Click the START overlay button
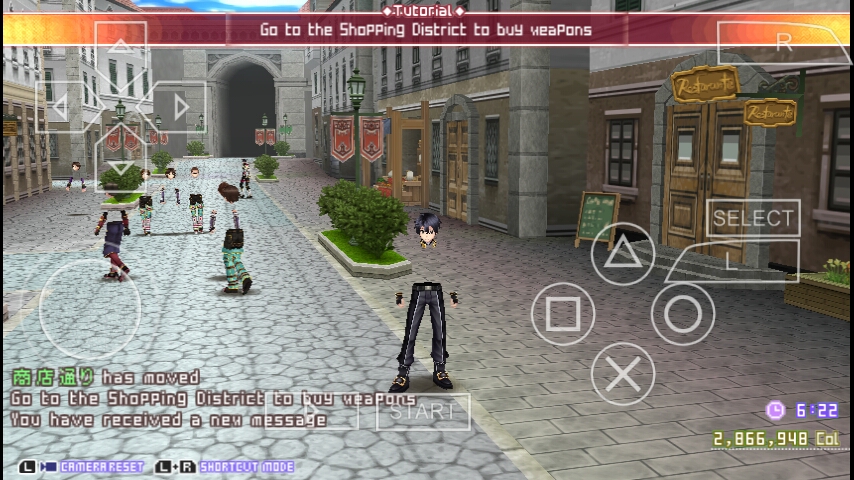The image size is (854, 480). point(422,411)
